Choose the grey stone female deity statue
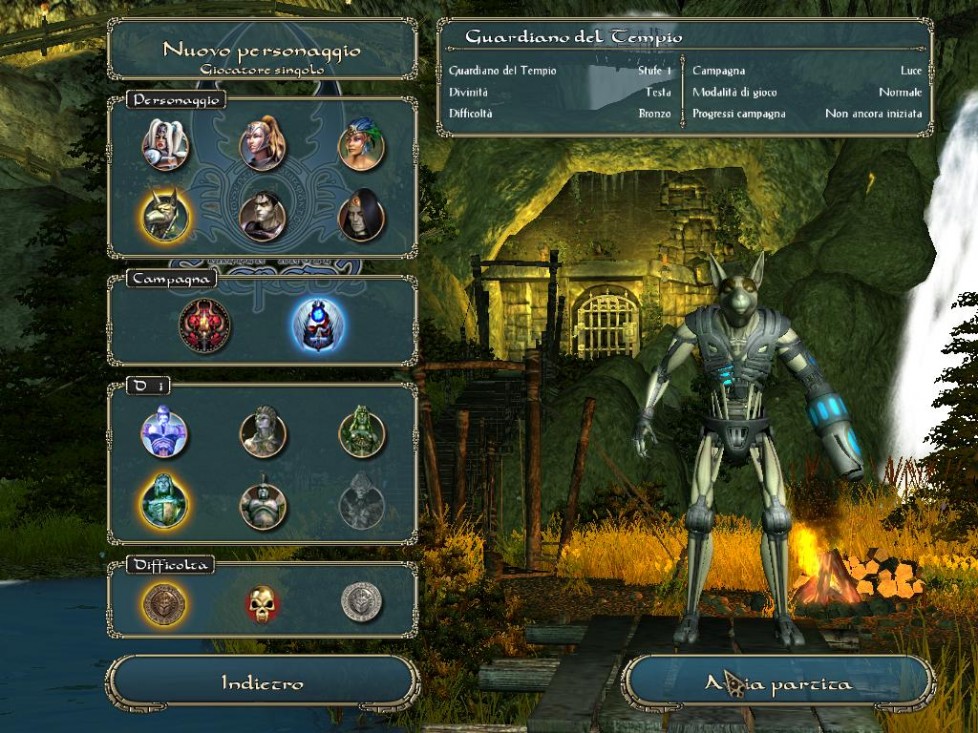Screen dimensions: 978x733 pos(263,433)
